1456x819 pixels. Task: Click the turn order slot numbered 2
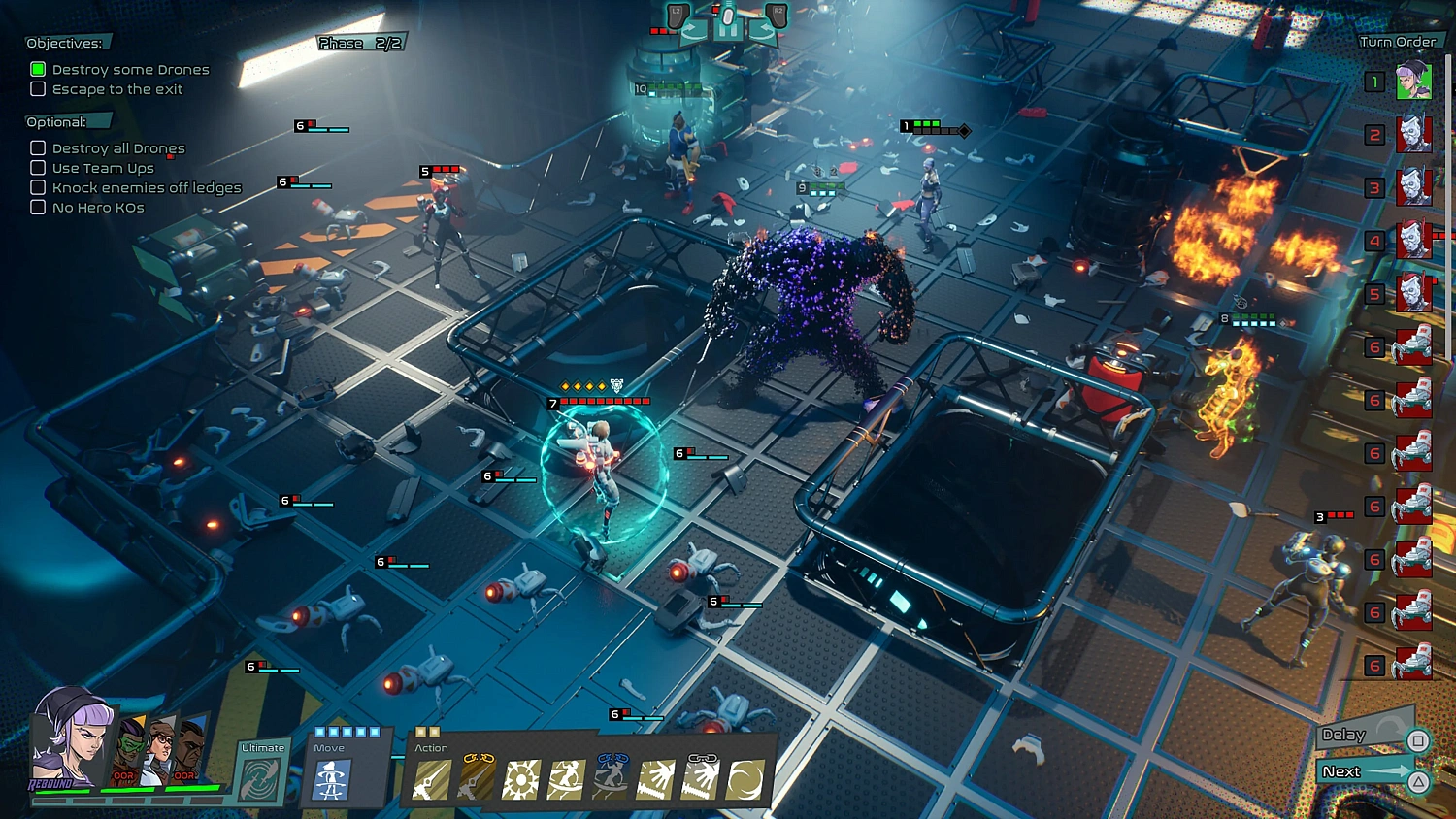(x=1413, y=135)
